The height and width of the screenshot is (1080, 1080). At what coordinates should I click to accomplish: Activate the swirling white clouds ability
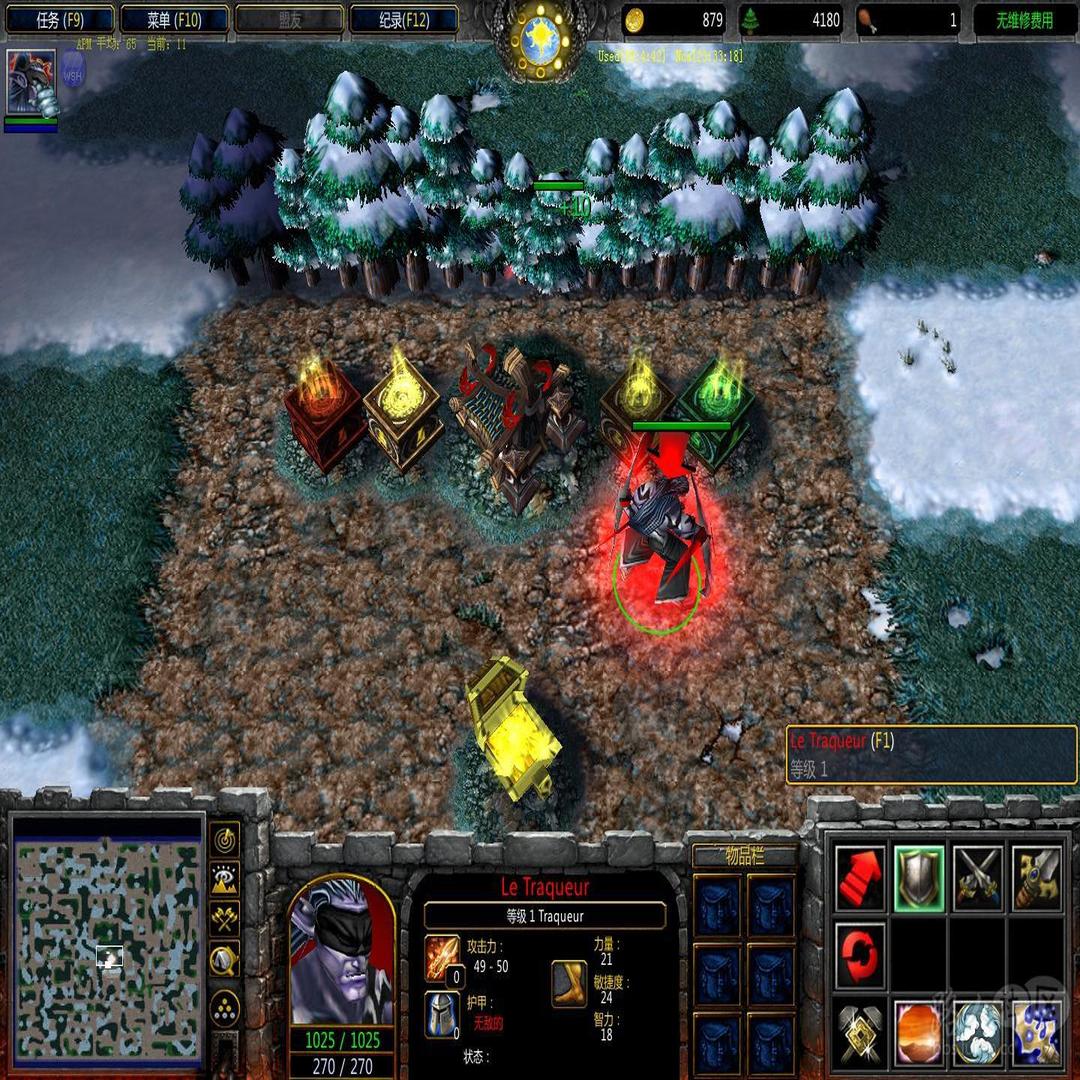point(978,1030)
